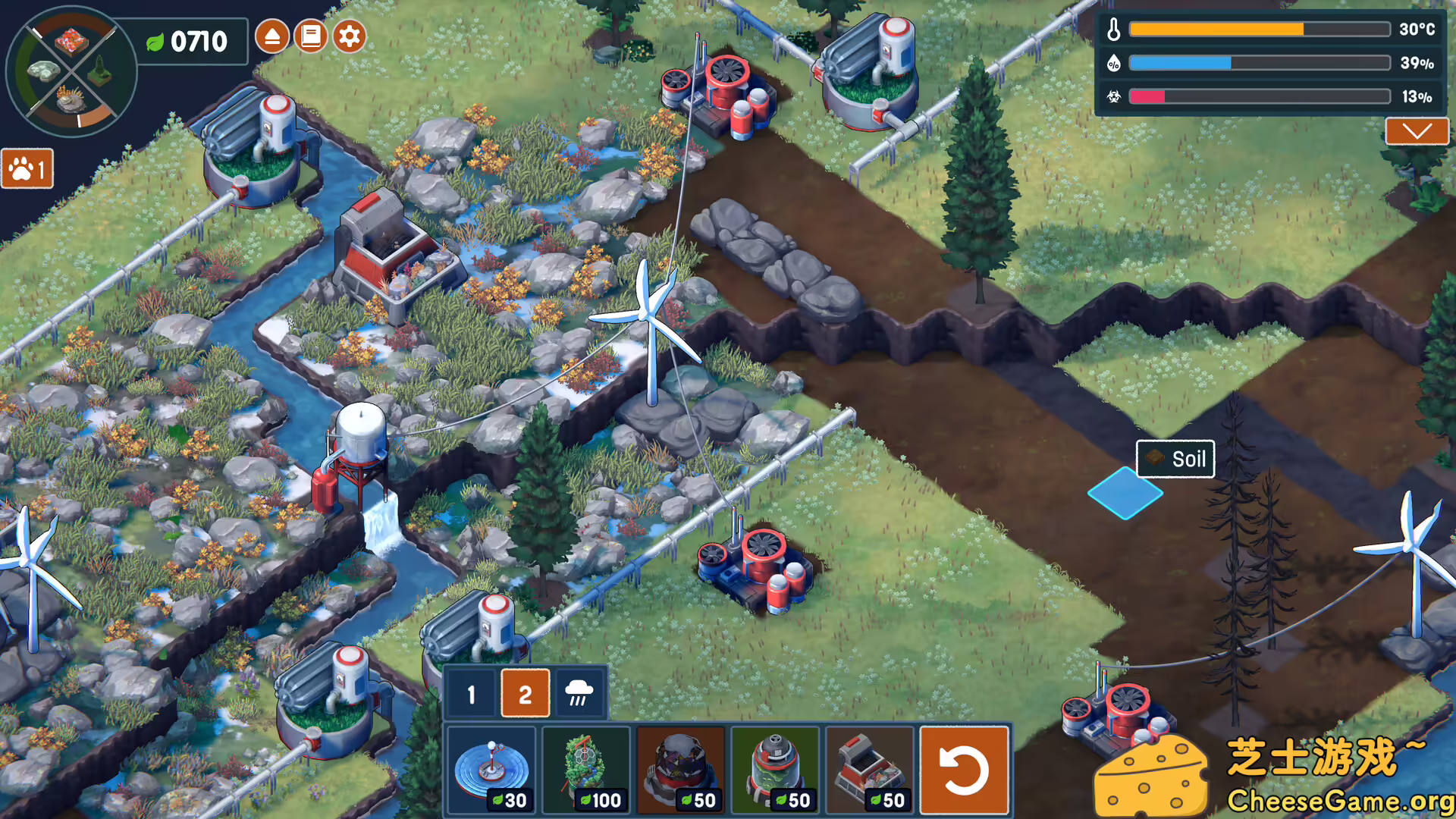Switch to building phase 1 tab

(x=472, y=694)
